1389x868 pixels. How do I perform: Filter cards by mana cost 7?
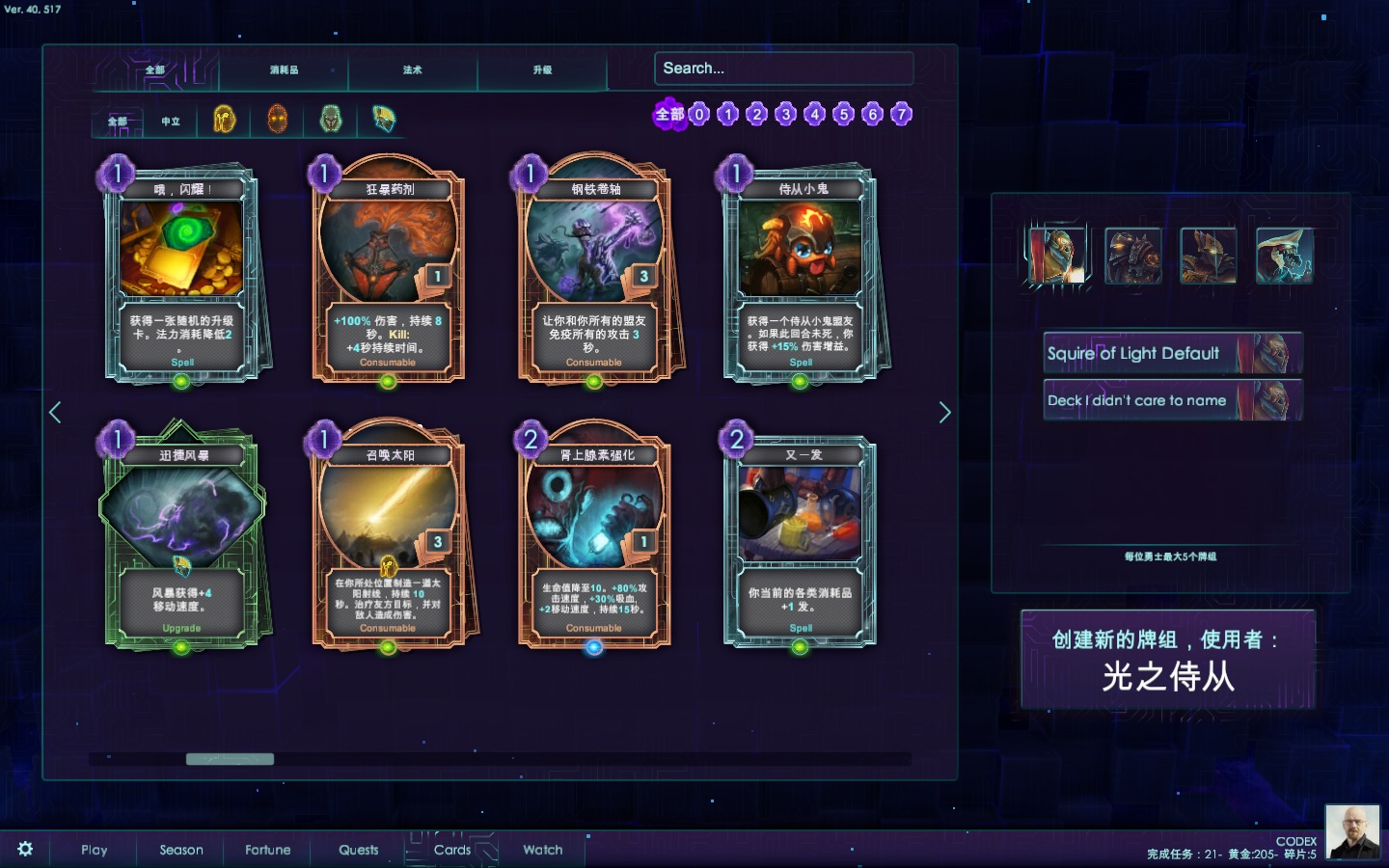coord(901,115)
